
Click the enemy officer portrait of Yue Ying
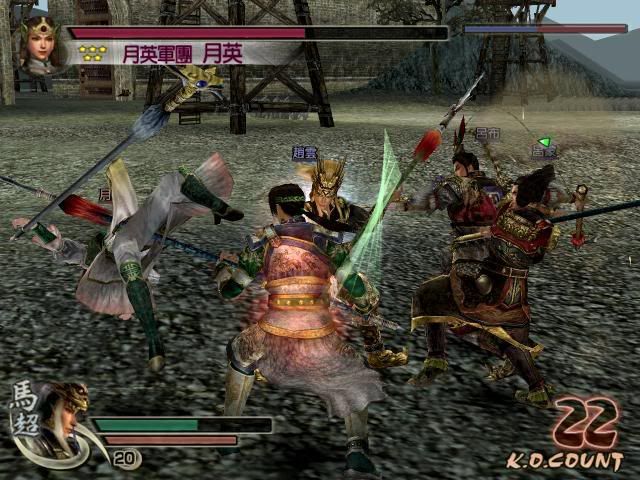point(39,47)
